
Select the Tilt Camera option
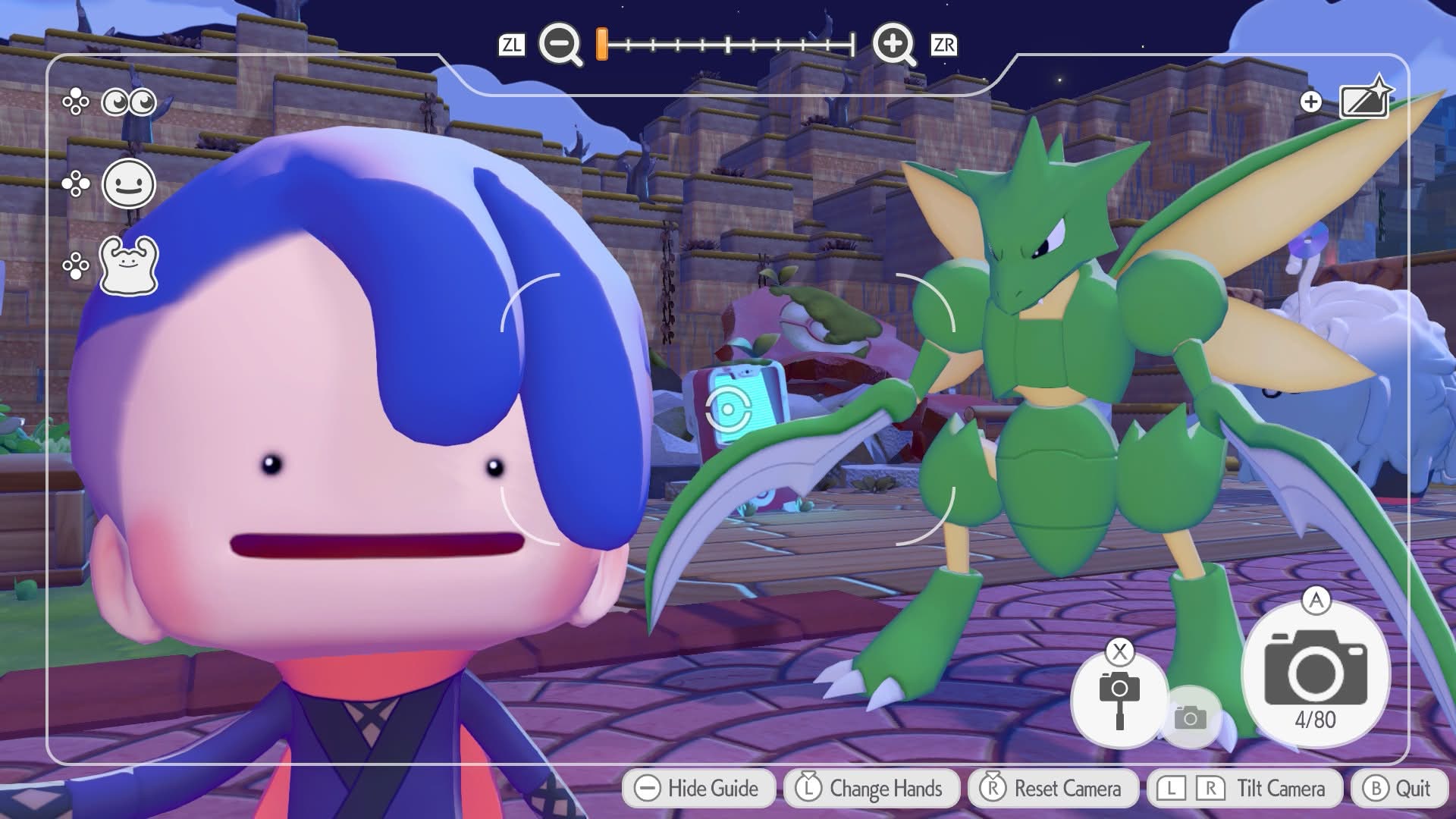(x=1244, y=789)
